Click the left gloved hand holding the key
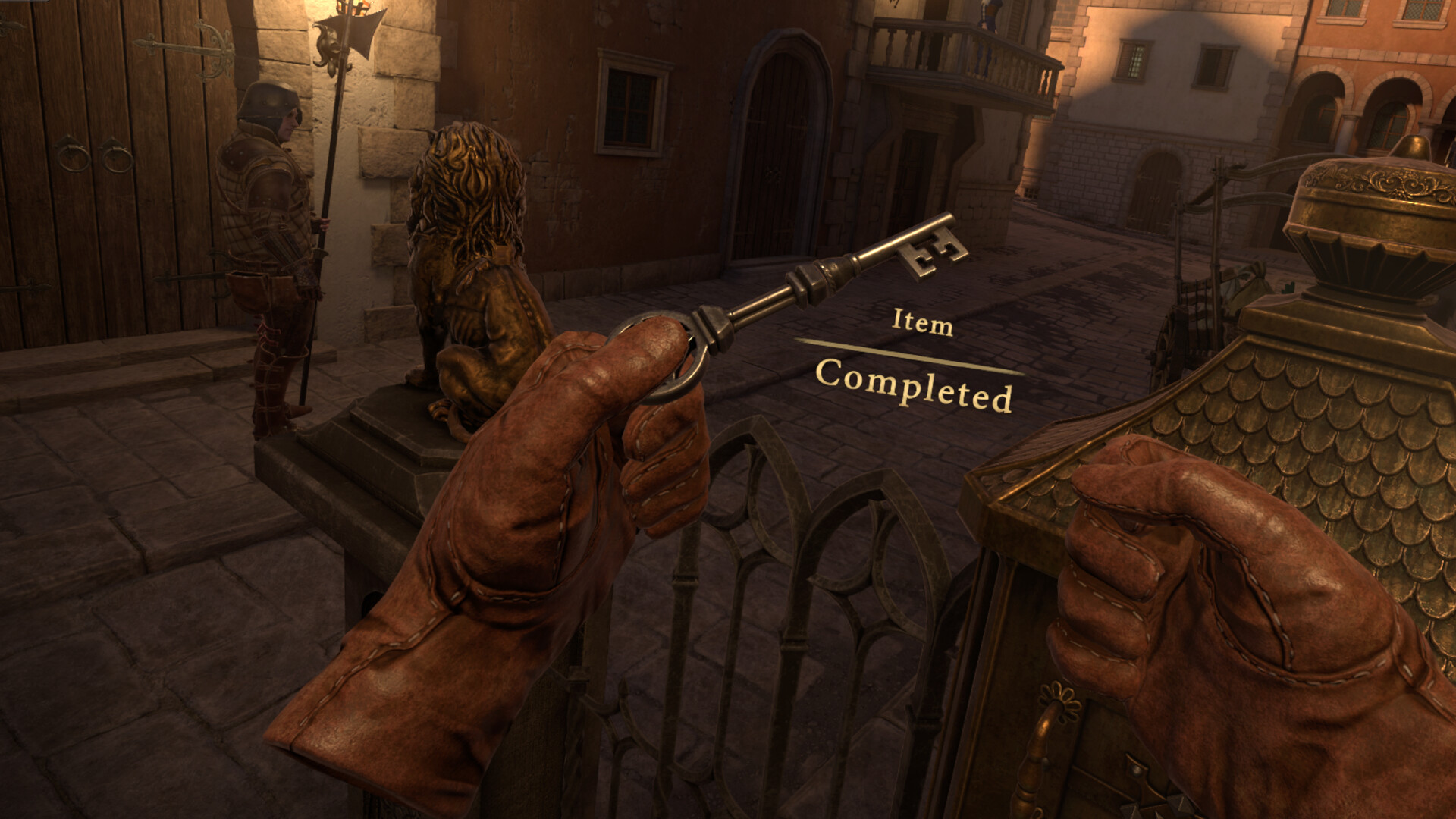1456x819 pixels. click(x=531, y=531)
